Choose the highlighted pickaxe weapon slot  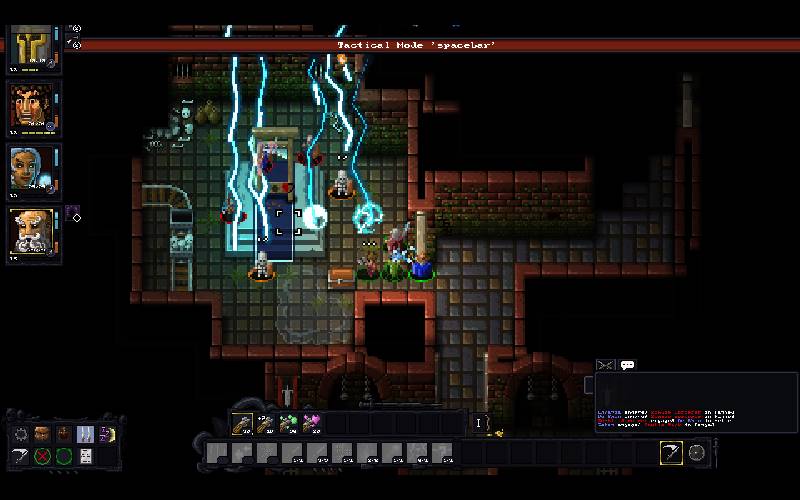(671, 453)
